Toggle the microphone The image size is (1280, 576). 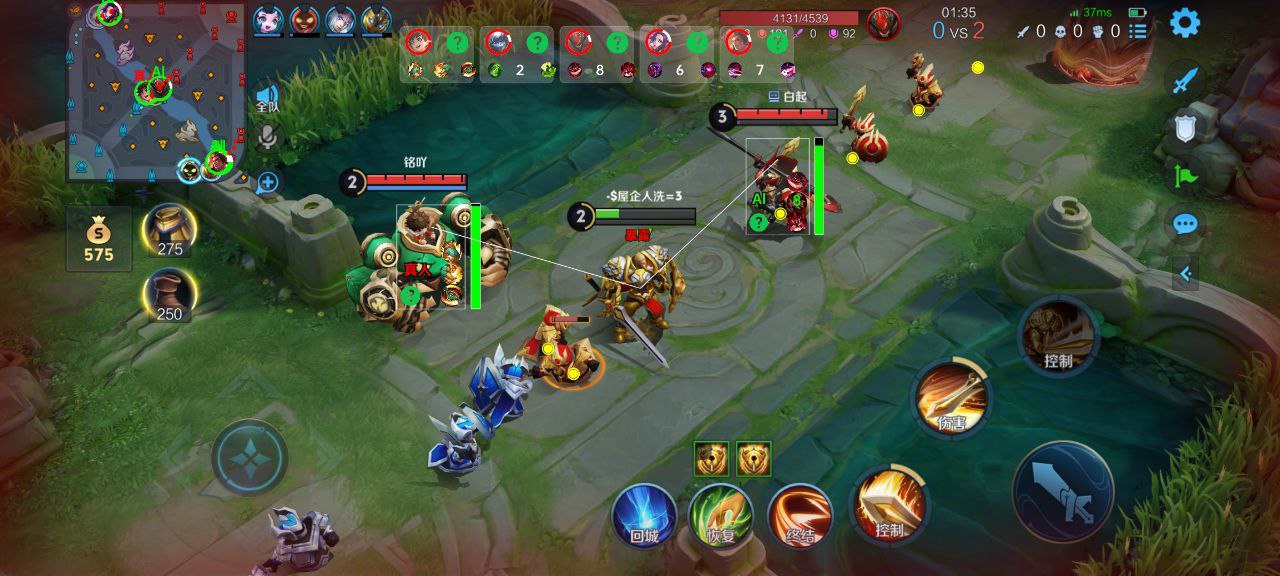[267, 137]
